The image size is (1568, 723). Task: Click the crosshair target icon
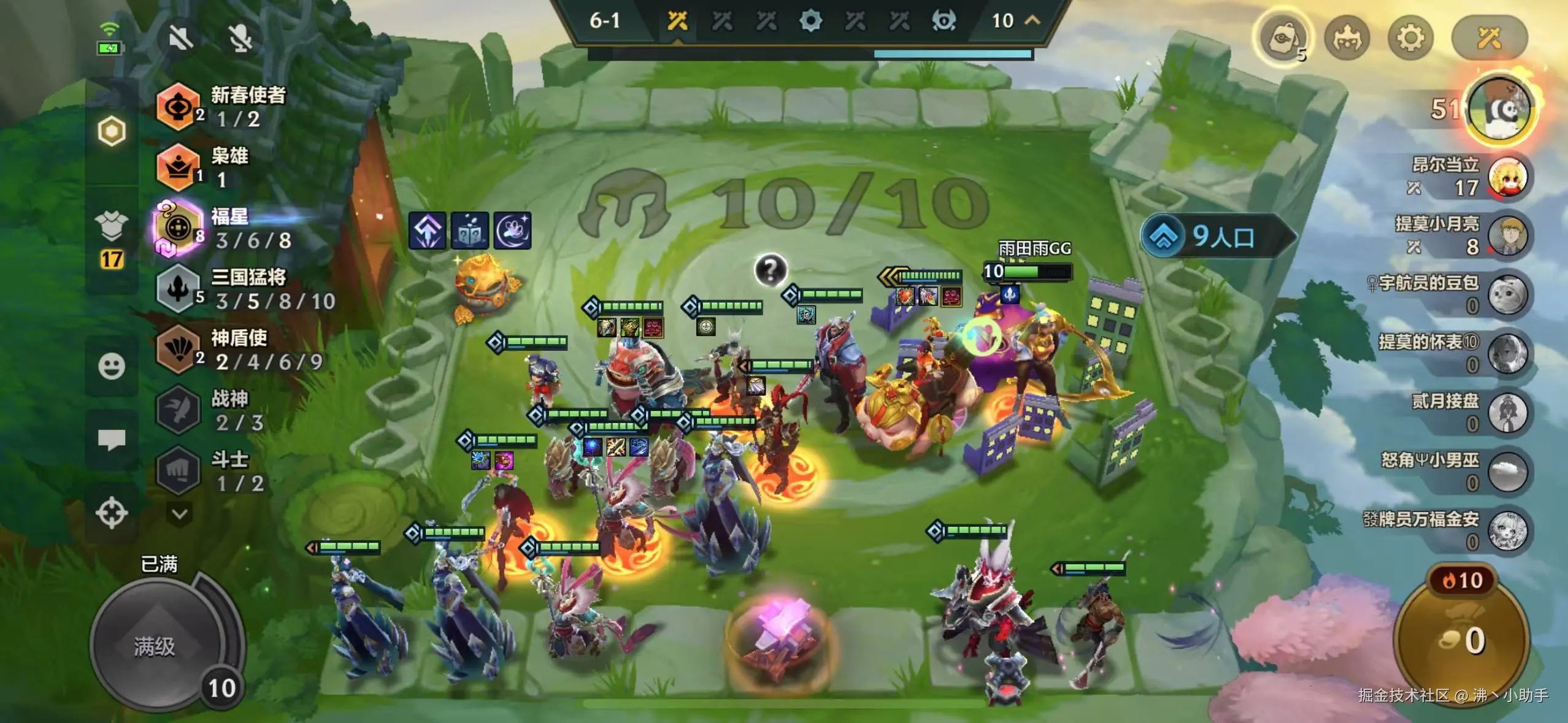tap(112, 513)
